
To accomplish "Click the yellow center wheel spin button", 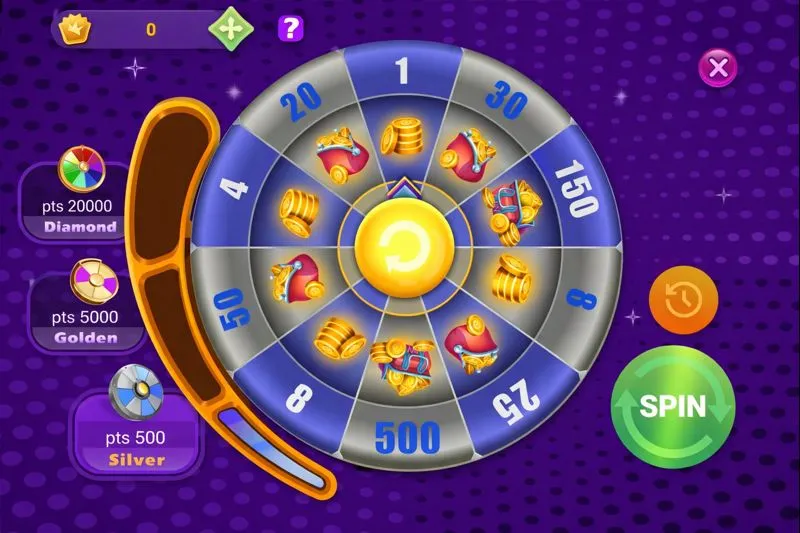I will point(399,241).
